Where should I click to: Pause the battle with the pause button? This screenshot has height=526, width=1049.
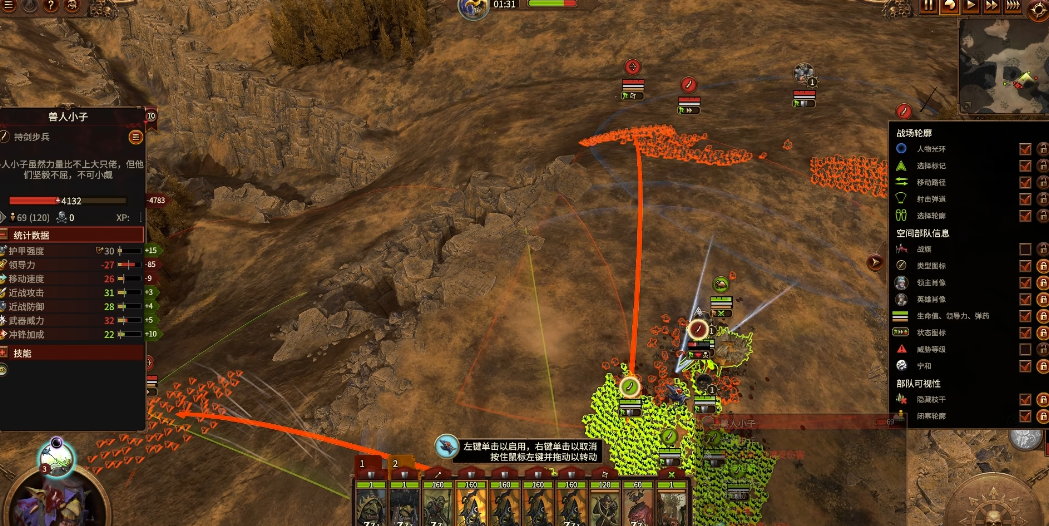pyautogui.click(x=929, y=6)
